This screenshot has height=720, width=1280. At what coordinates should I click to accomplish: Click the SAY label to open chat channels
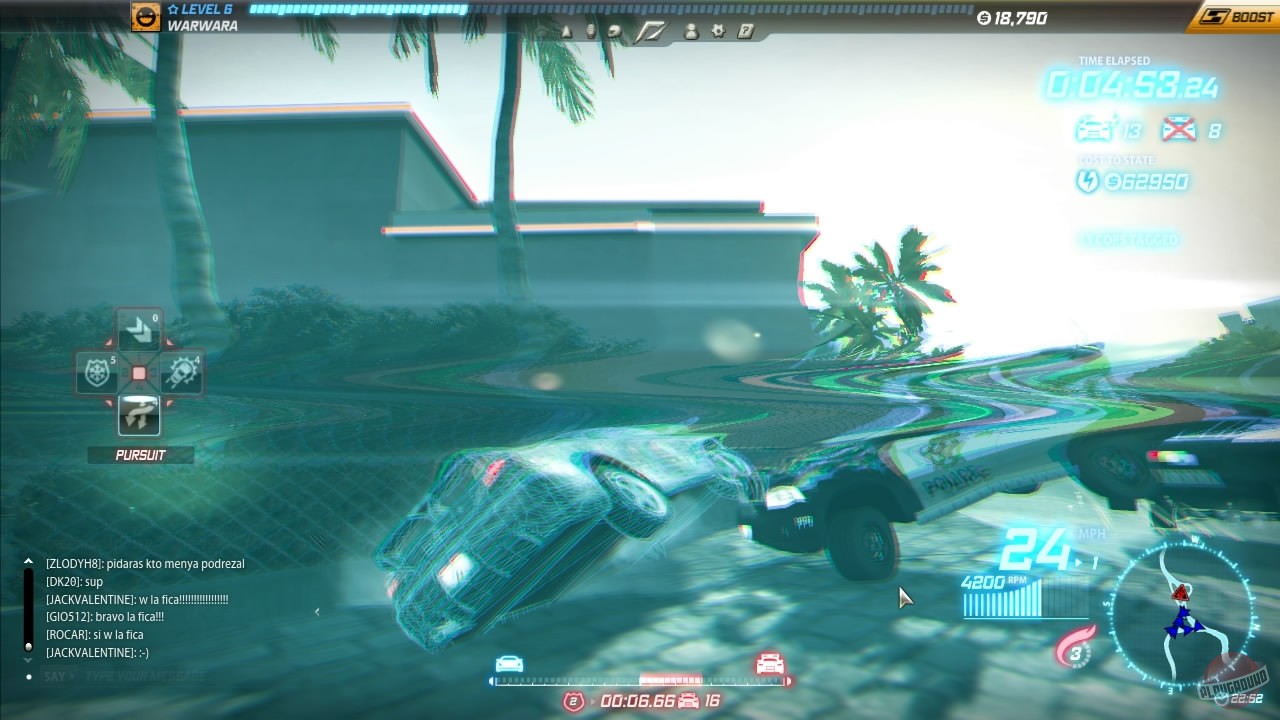55,676
